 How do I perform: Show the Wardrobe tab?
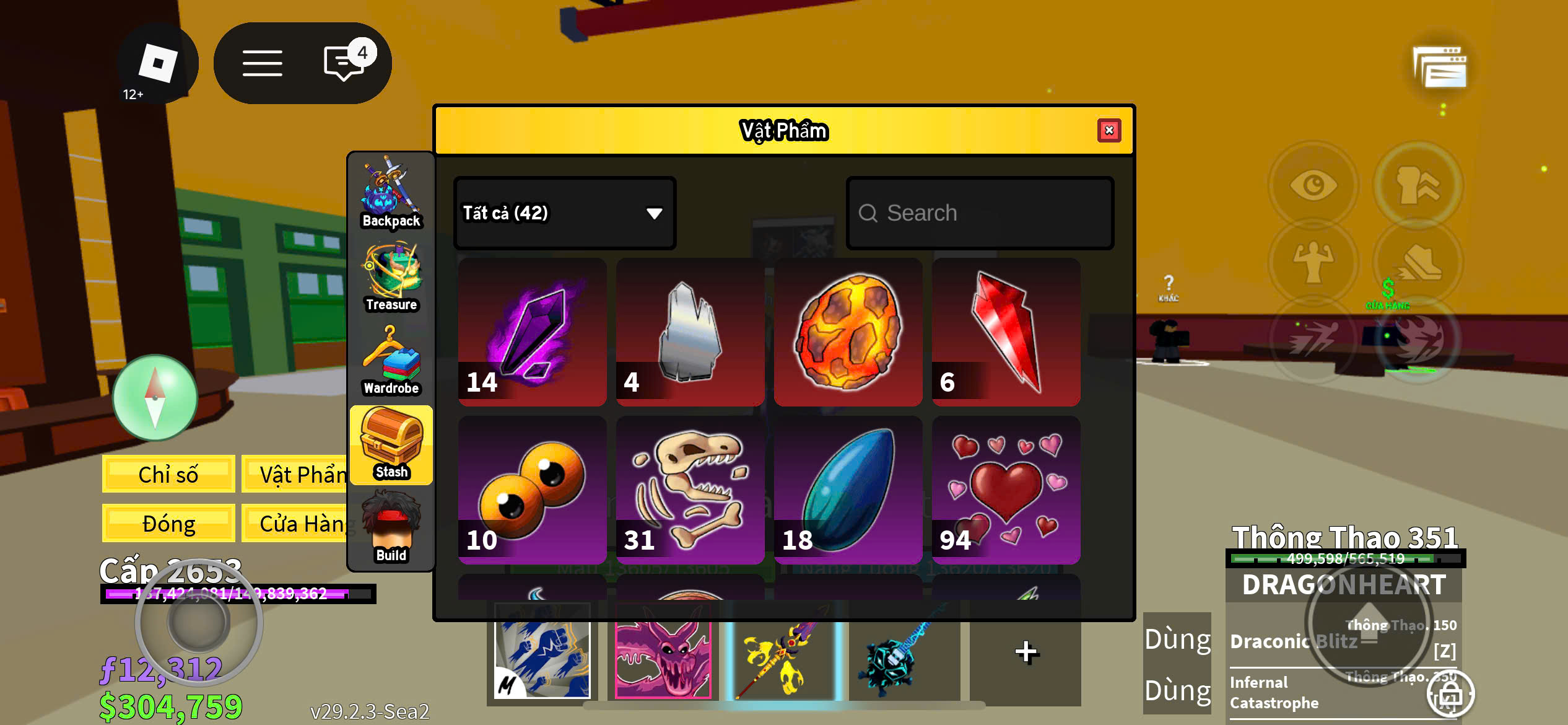coord(391,361)
